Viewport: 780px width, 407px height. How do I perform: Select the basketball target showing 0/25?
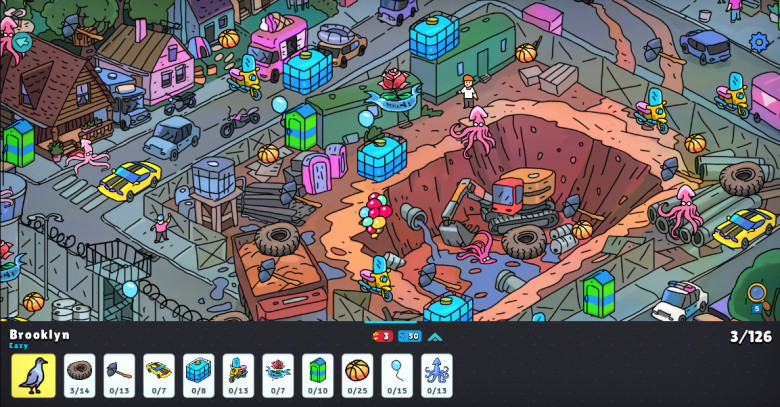coord(357,375)
